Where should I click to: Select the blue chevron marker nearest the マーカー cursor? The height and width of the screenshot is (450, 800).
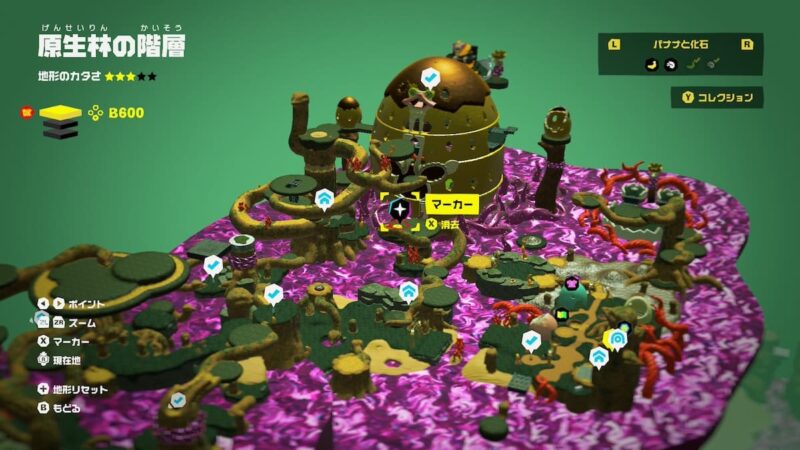pos(325,199)
